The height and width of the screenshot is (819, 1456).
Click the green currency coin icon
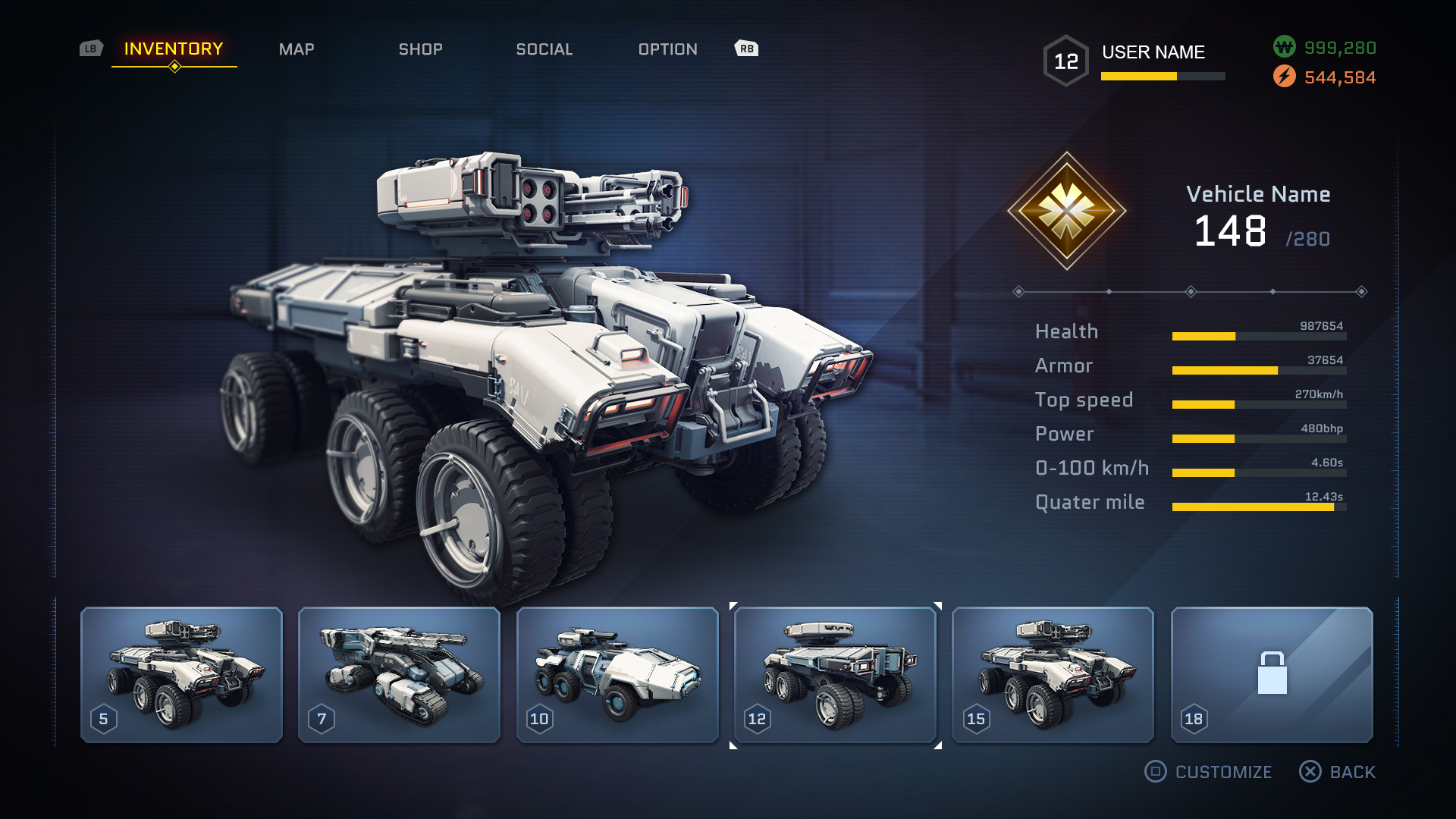(x=1284, y=47)
